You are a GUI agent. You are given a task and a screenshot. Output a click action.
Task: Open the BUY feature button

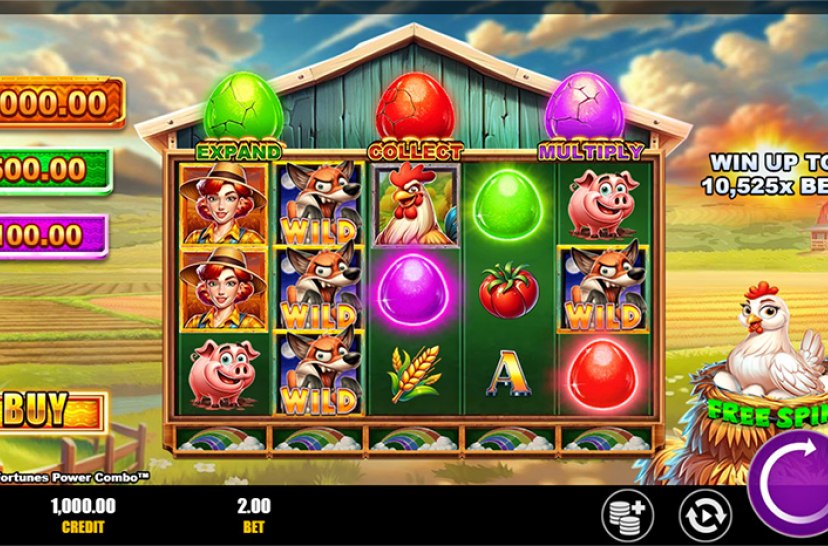(x=52, y=410)
